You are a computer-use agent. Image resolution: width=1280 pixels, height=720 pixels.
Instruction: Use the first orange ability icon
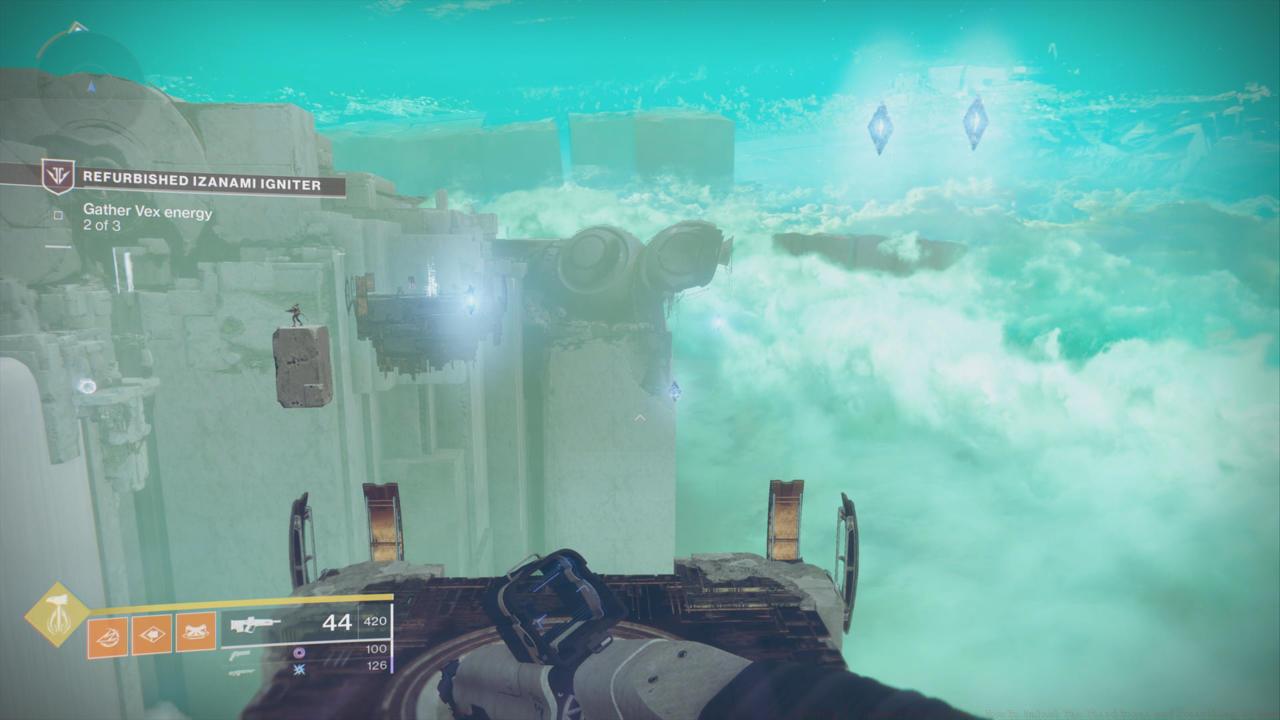coord(107,636)
